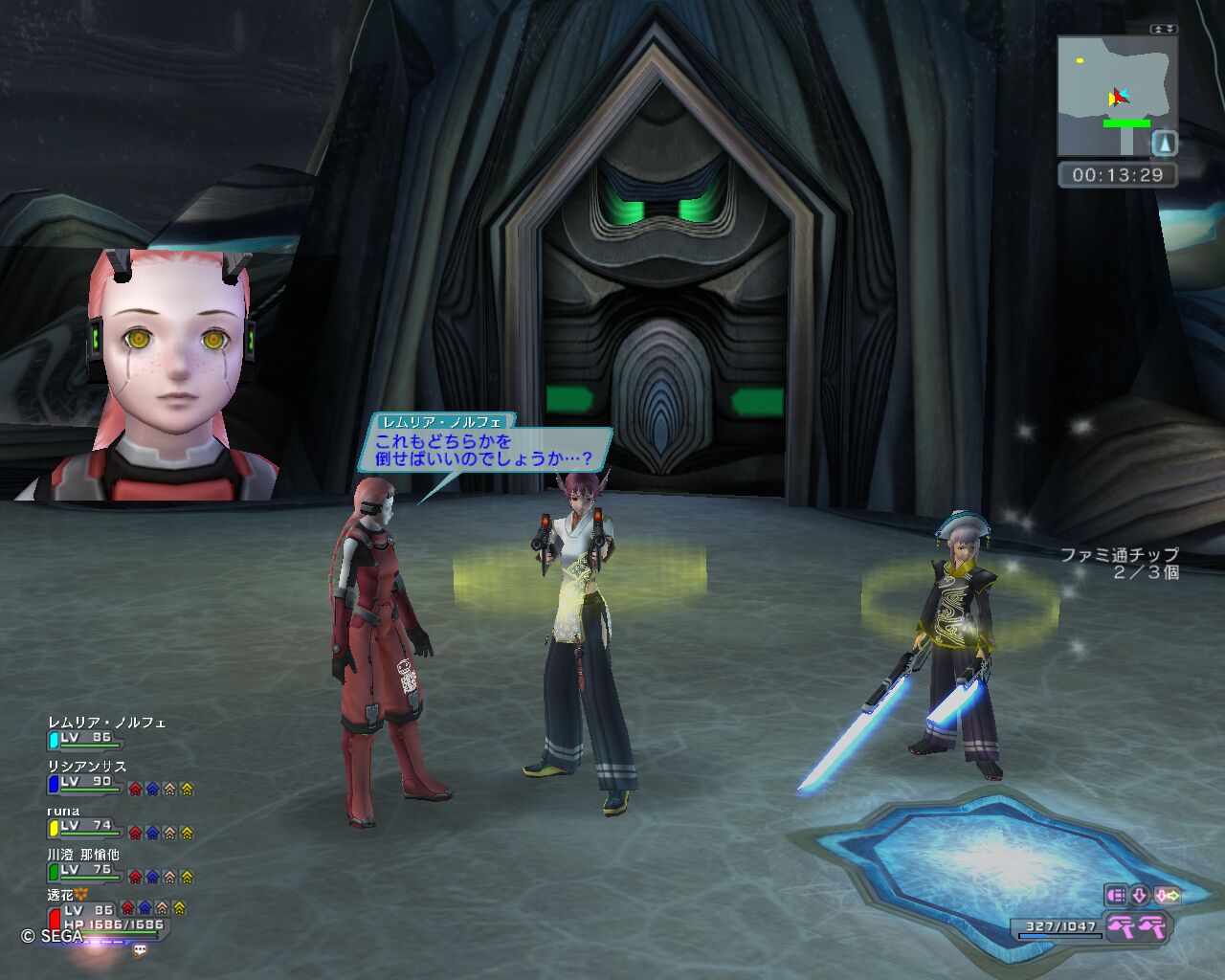Image resolution: width=1225 pixels, height=980 pixels.
Task: Toggle the minimap size arrows button
Action: point(1163,29)
